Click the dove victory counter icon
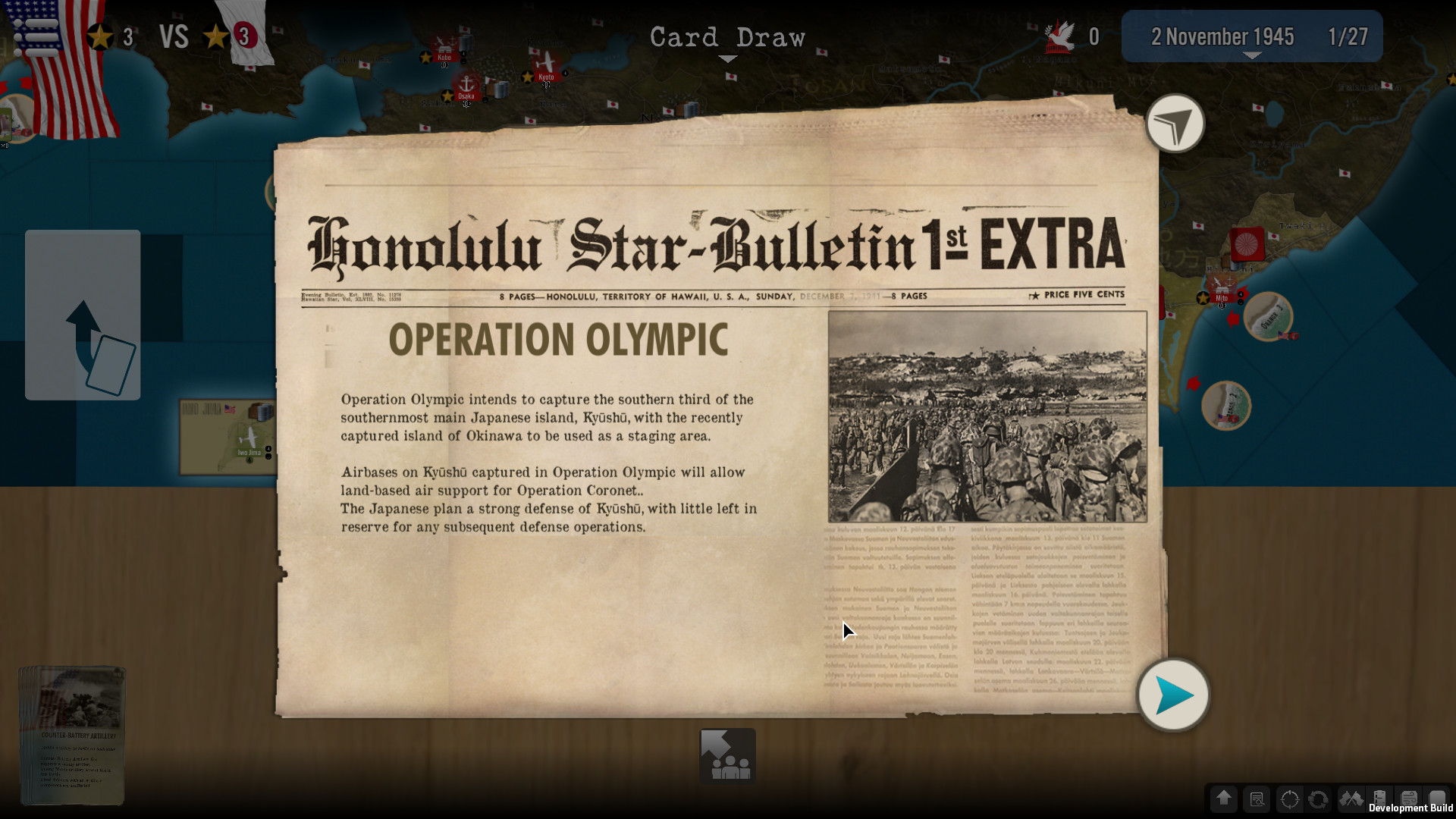This screenshot has height=819, width=1456. pos(1059,36)
